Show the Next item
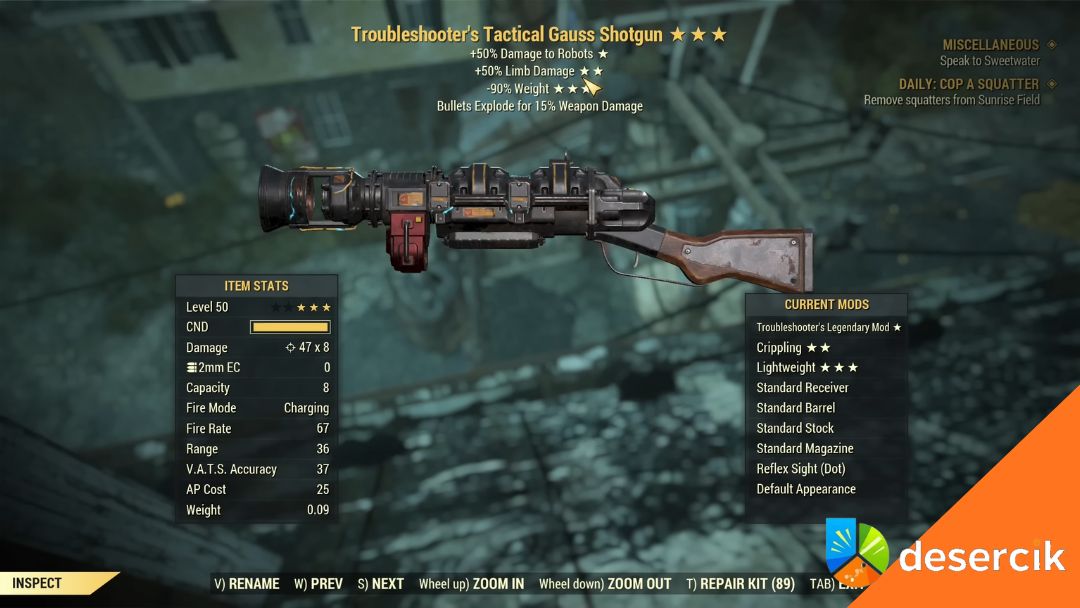The image size is (1080, 608). pyautogui.click(x=380, y=584)
